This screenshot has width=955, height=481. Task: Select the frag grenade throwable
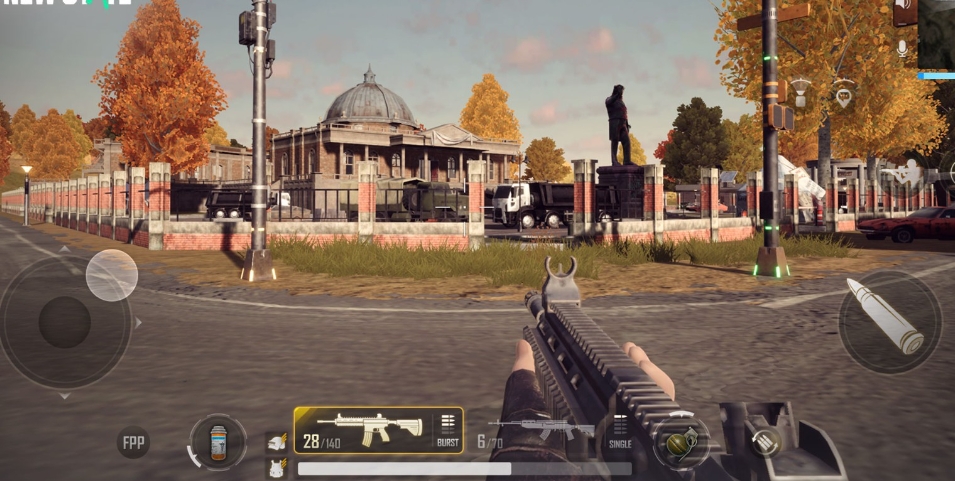point(682,442)
